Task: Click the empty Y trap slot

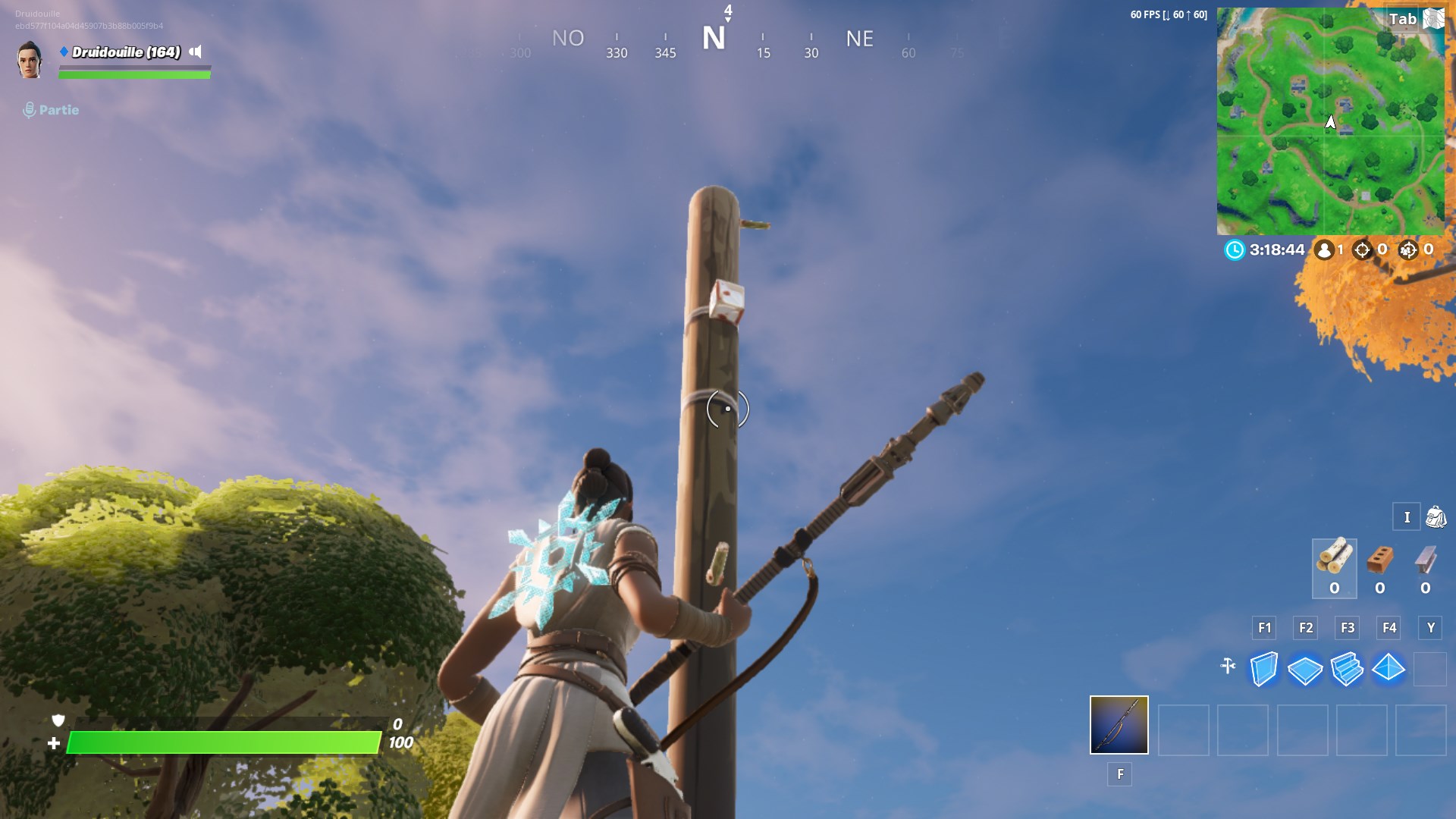Action: [1430, 670]
